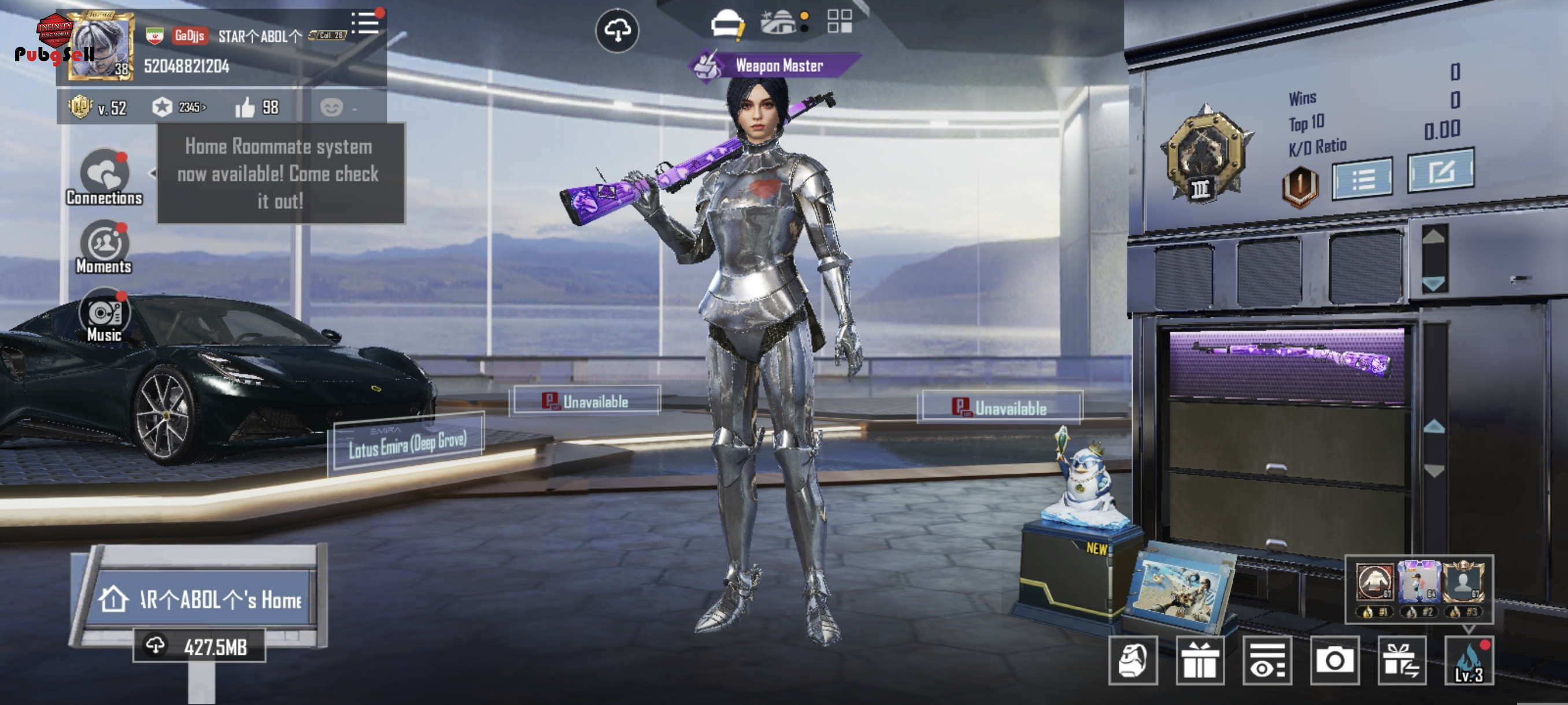Visit STAR ABOL's Home button
The image size is (1568, 705).
pyautogui.click(x=200, y=600)
